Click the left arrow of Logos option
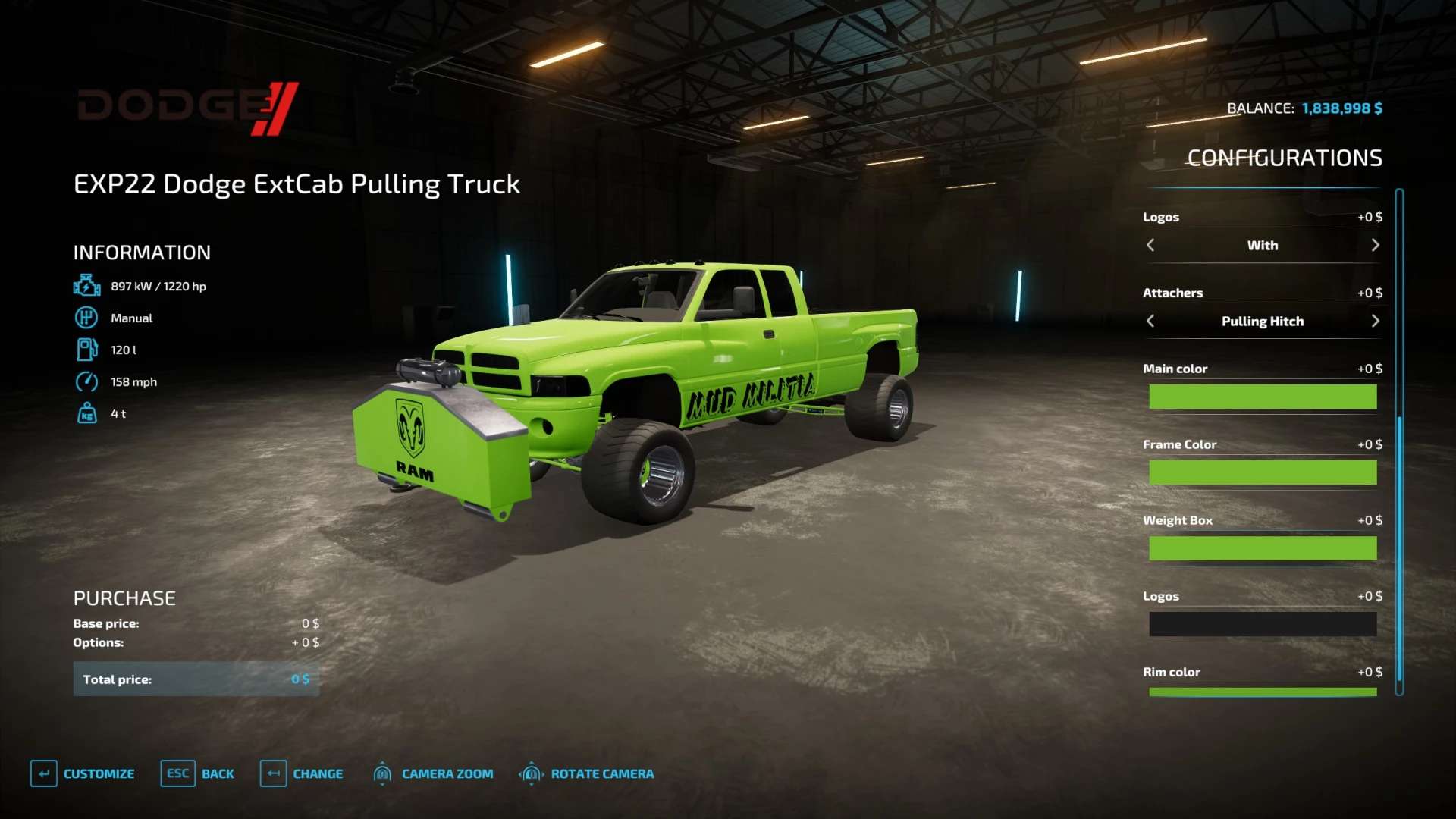The height and width of the screenshot is (819, 1456). tap(1150, 245)
